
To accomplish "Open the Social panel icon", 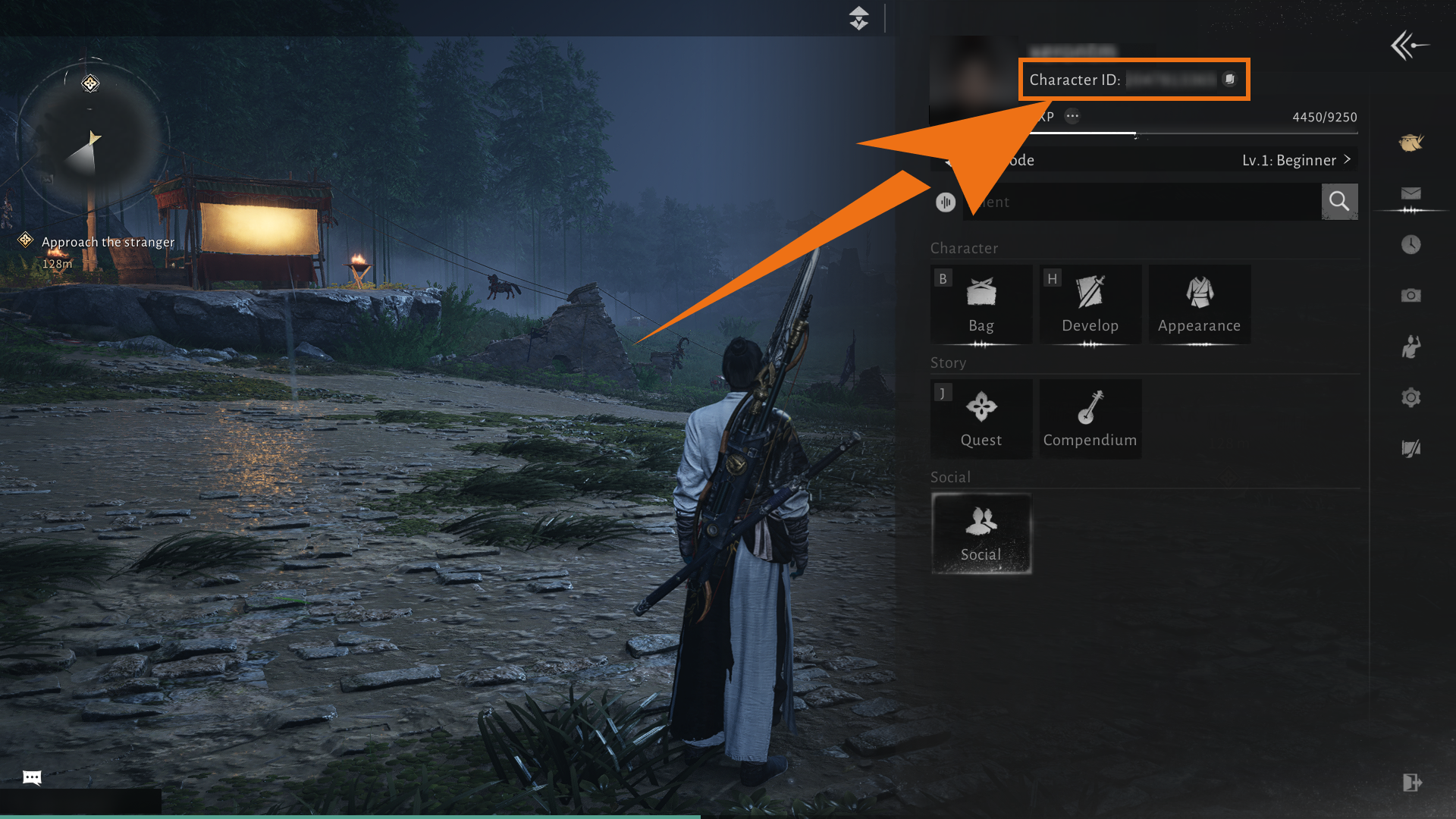I will point(981,531).
